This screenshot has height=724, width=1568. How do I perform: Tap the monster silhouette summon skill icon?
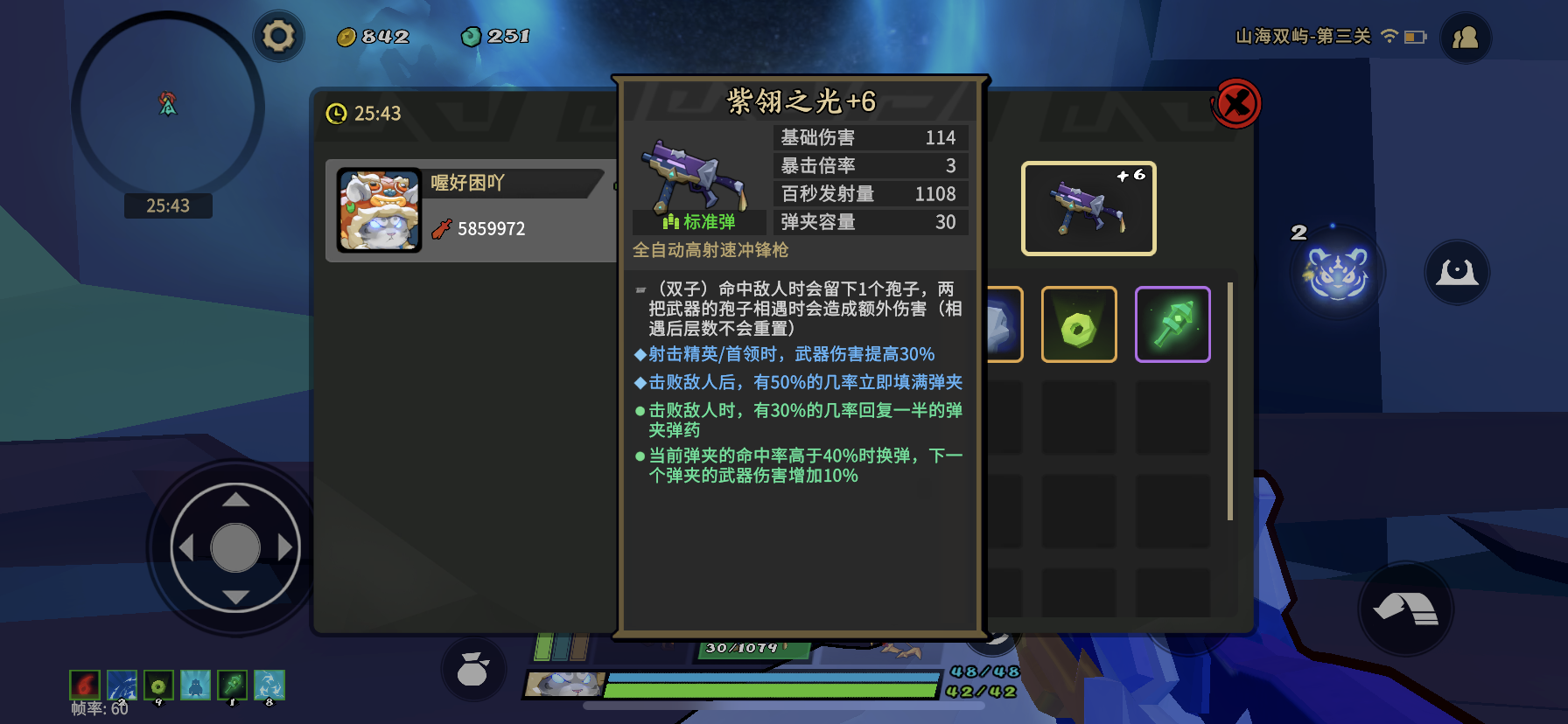point(195,686)
